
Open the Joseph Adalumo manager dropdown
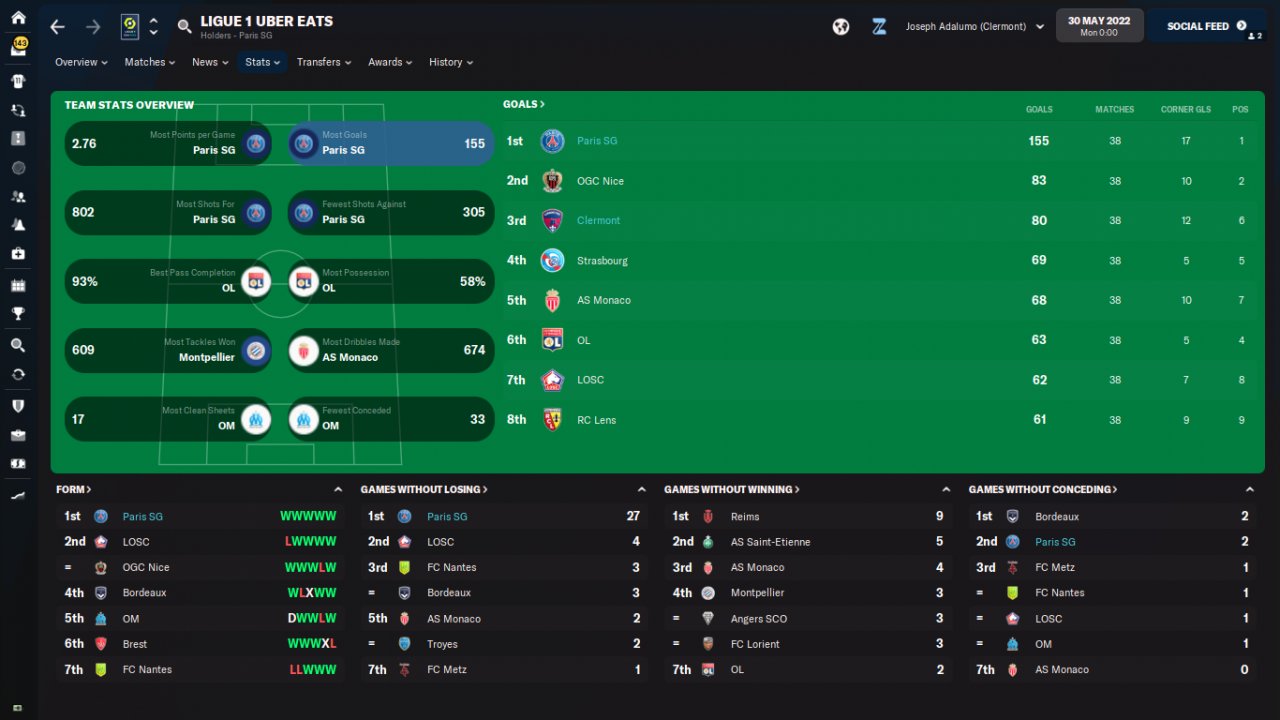tap(974, 27)
